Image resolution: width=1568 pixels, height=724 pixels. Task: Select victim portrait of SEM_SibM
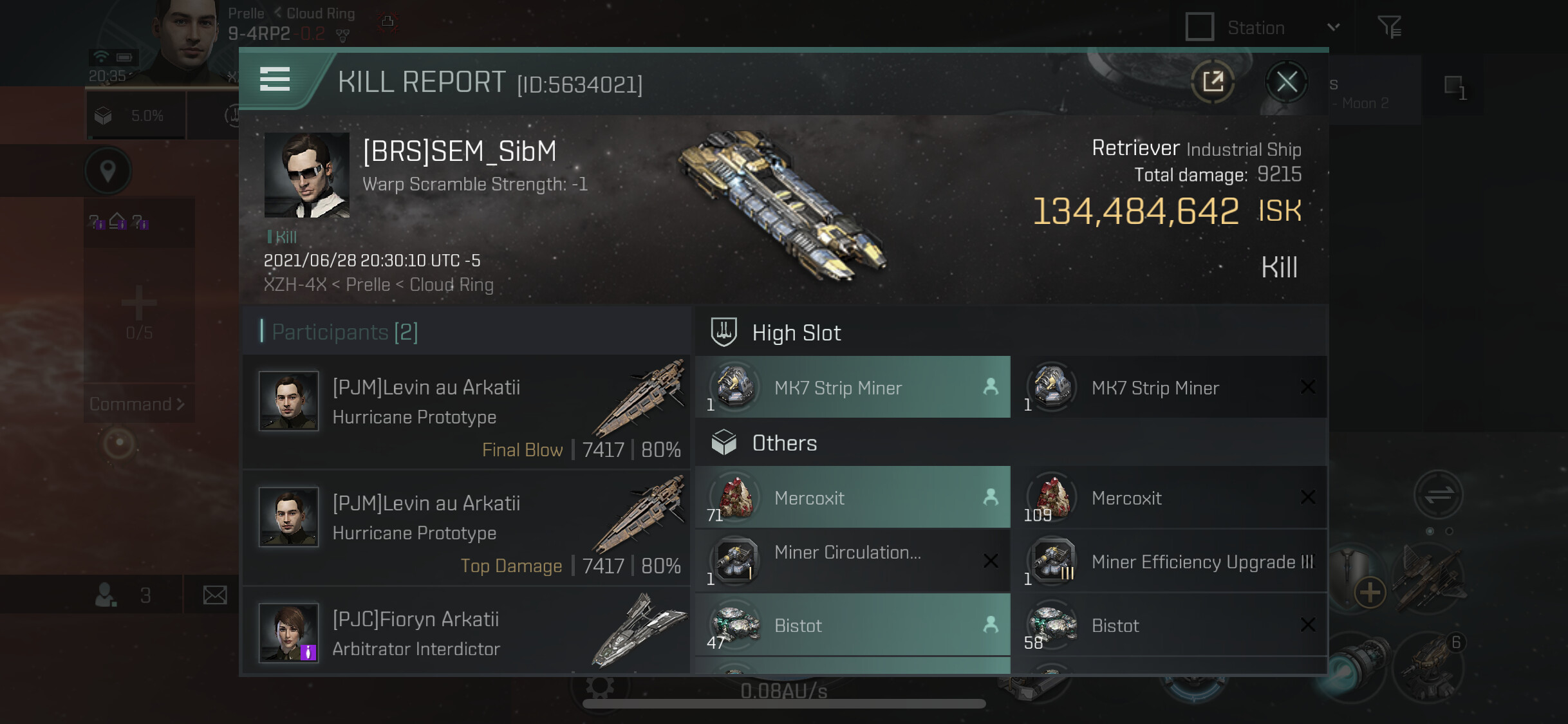click(307, 175)
